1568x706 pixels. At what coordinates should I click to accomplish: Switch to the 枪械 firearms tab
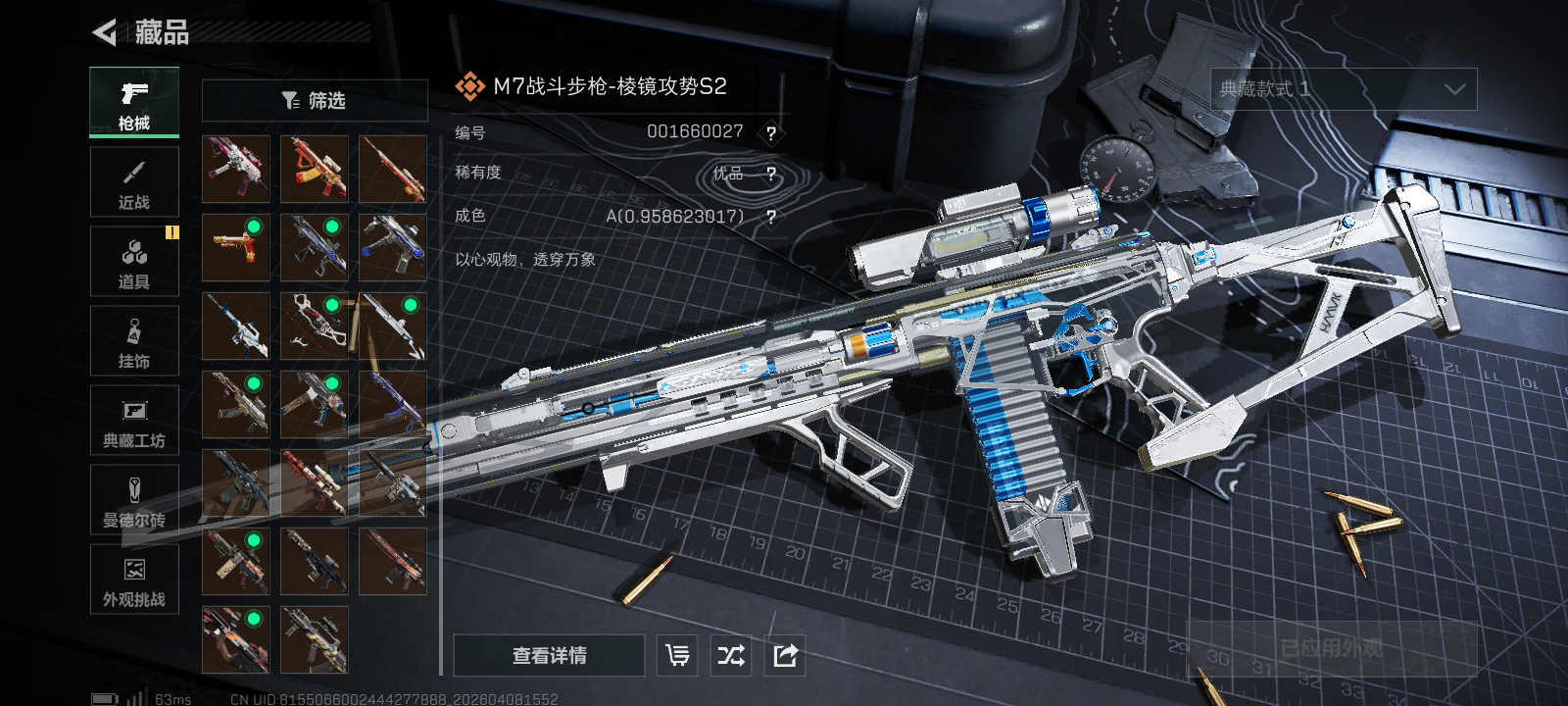coord(134,102)
